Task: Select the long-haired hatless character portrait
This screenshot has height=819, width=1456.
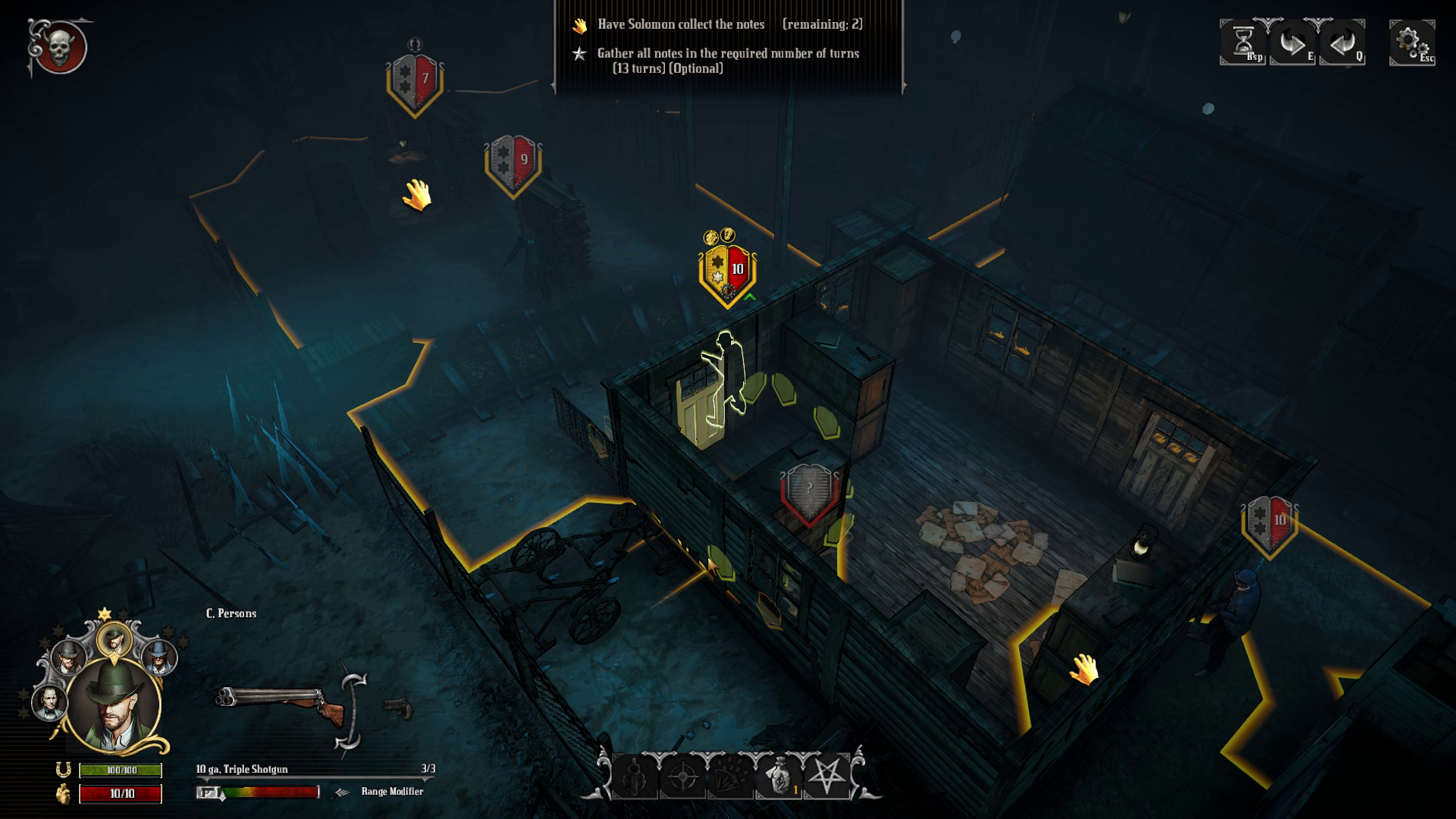Action: [x=49, y=702]
